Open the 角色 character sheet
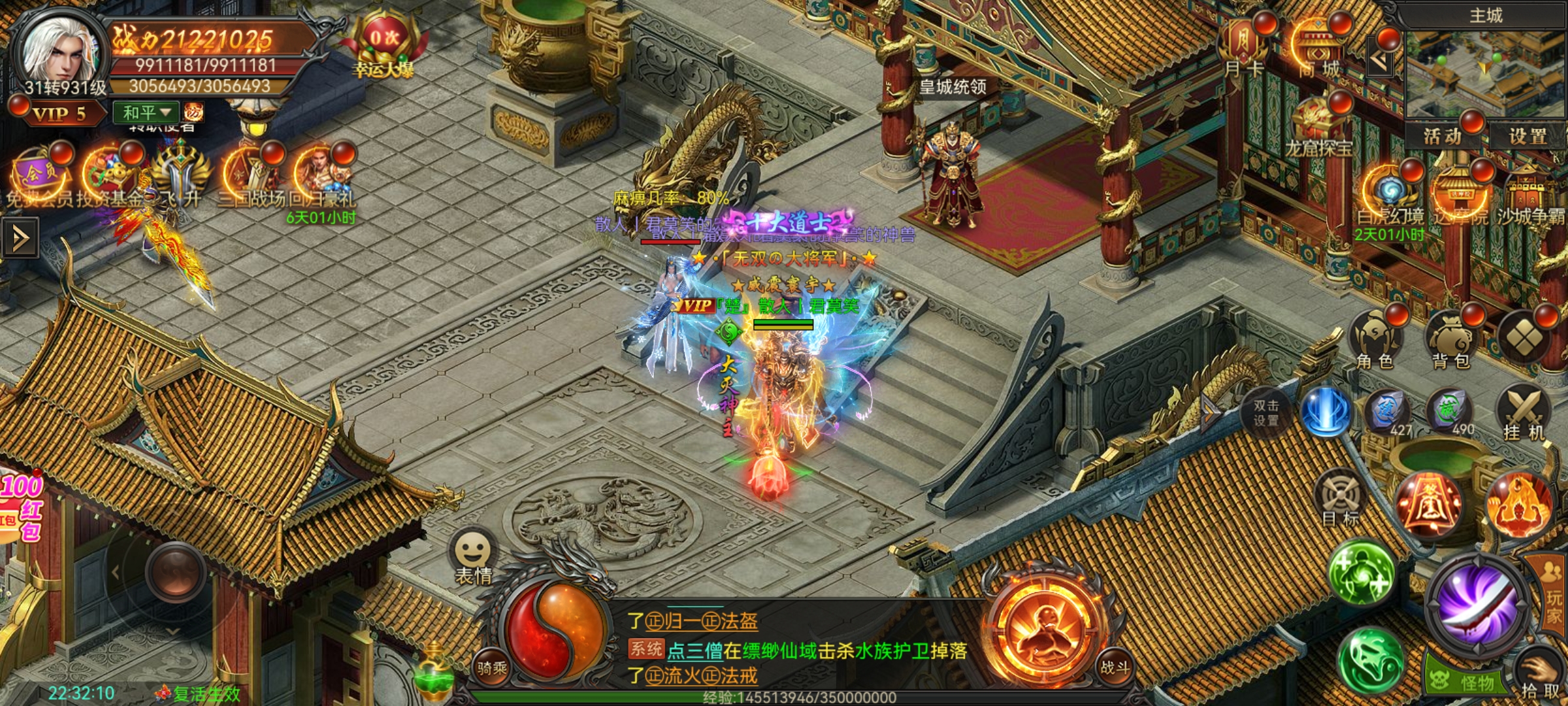This screenshot has width=1568, height=706. point(1375,341)
